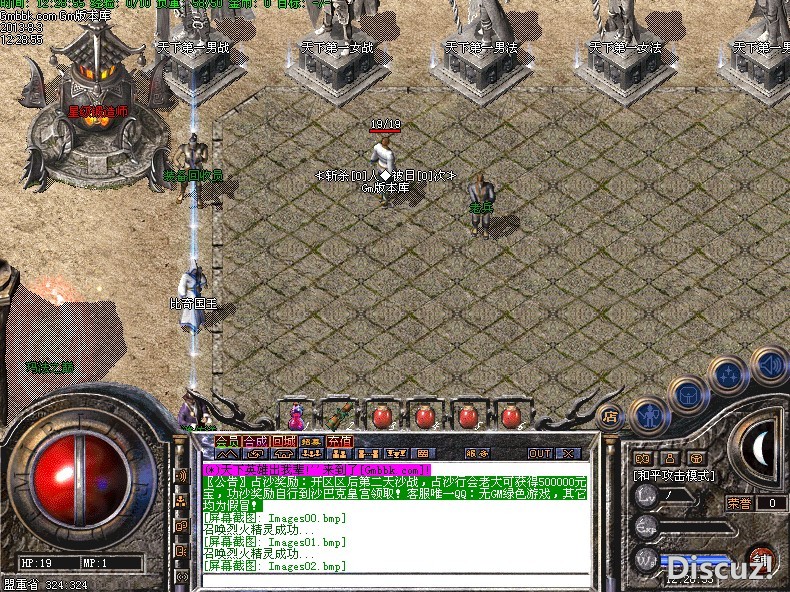The image size is (790, 592).
Task: Click the OUT button above chat
Action: 539,453
